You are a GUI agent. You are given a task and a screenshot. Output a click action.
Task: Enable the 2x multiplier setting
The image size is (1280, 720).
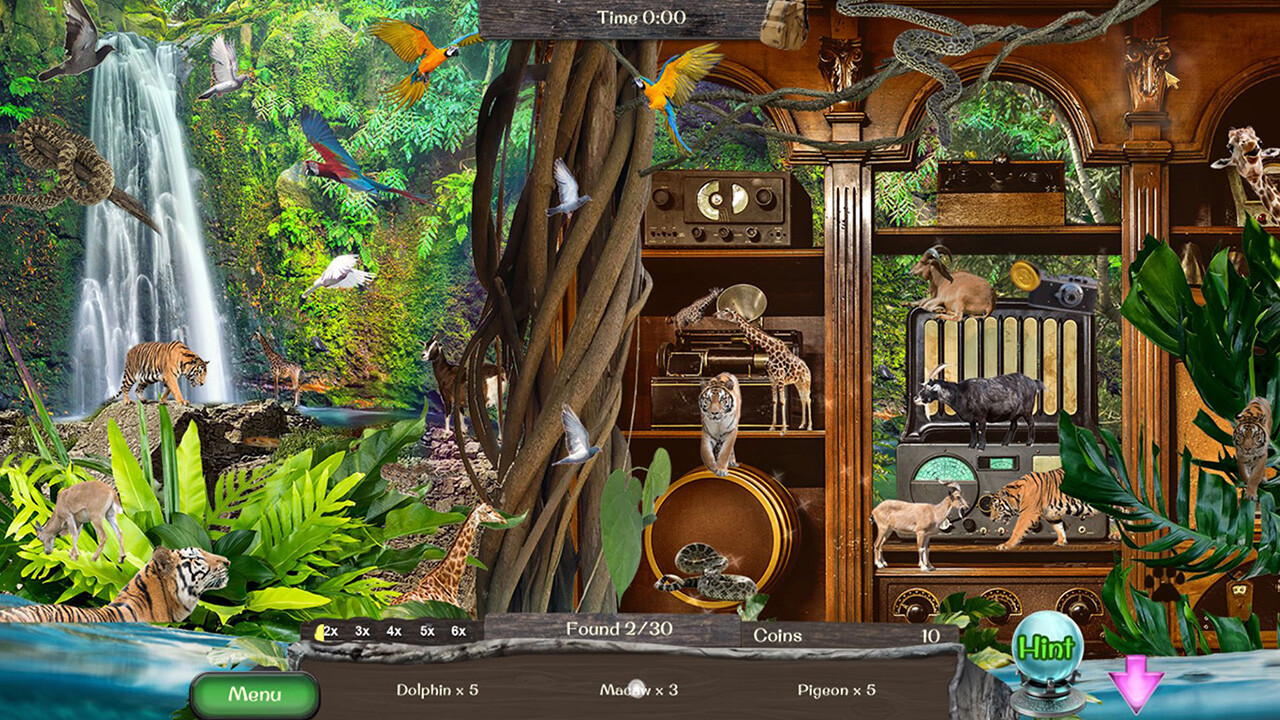[330, 631]
